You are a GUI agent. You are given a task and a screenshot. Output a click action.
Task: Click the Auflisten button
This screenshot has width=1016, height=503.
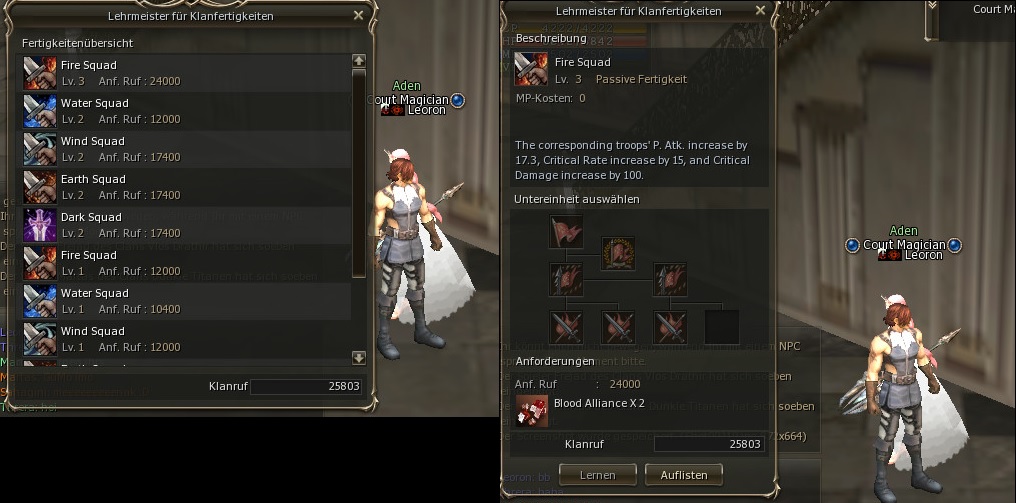point(684,474)
